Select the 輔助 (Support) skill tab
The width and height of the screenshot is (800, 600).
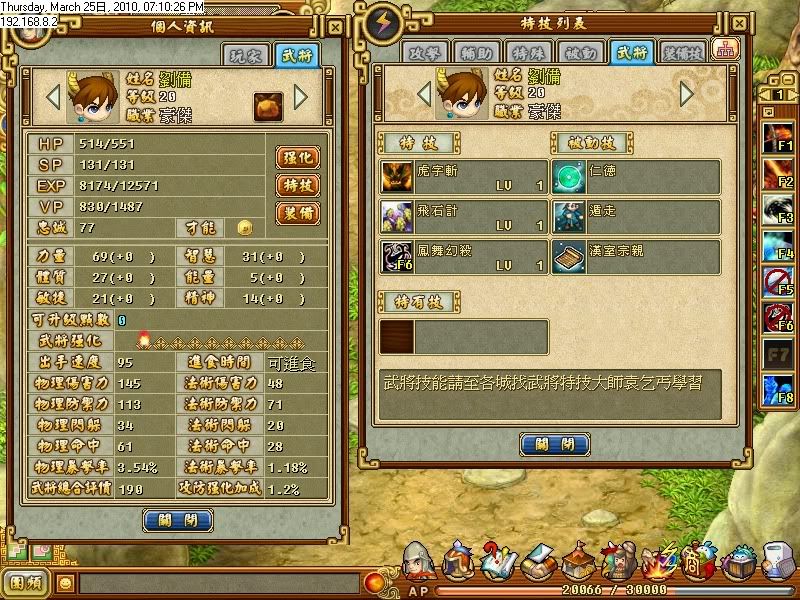[x=475, y=54]
